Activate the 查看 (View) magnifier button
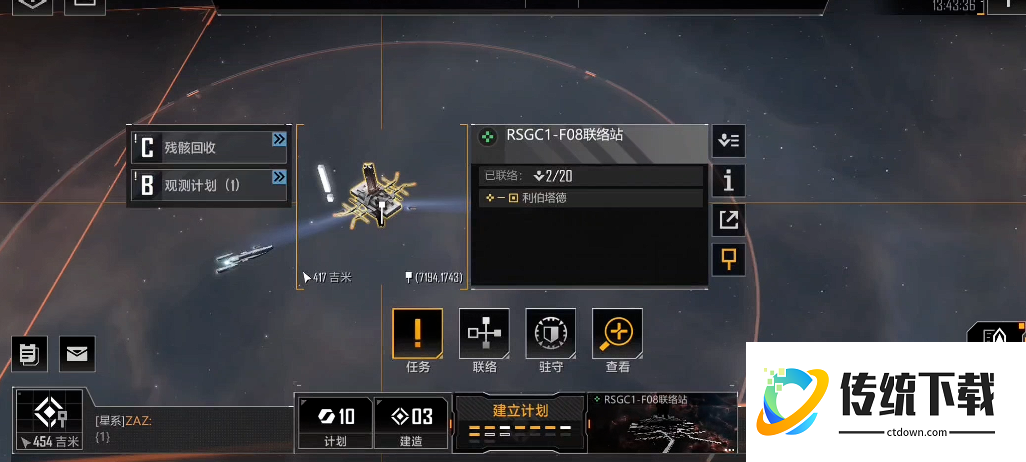1026x462 pixels. point(617,333)
